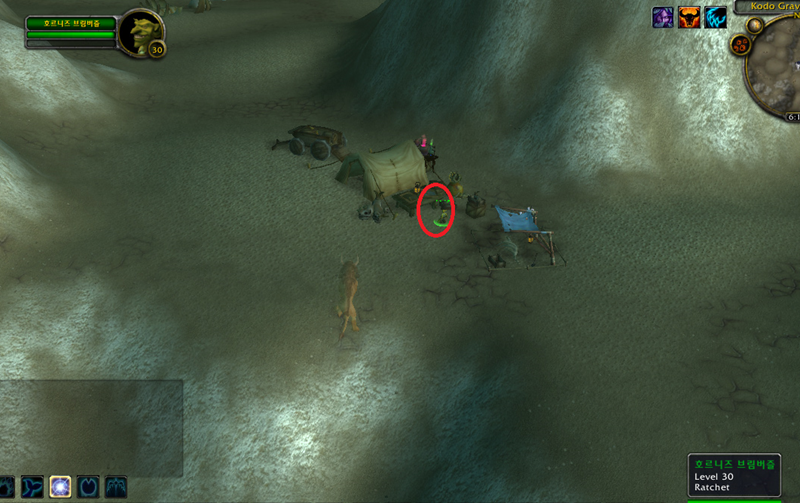The width and height of the screenshot is (800, 503).
Task: Click the chat window panel
Action: 90,427
